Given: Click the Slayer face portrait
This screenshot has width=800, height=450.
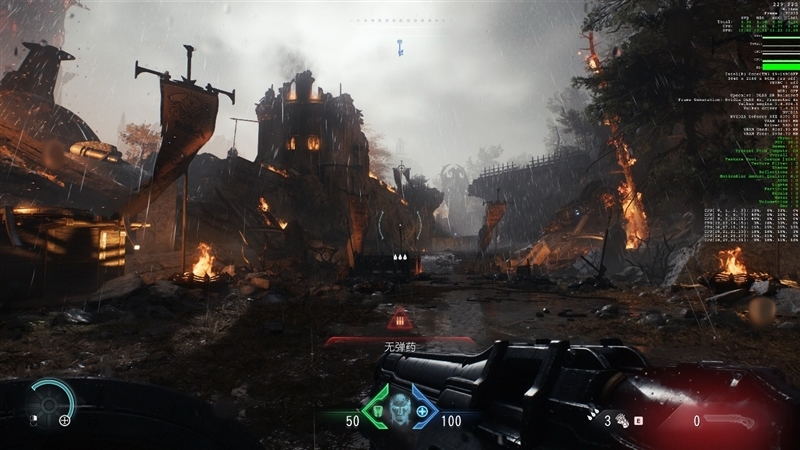Looking at the screenshot, I should click(400, 411).
